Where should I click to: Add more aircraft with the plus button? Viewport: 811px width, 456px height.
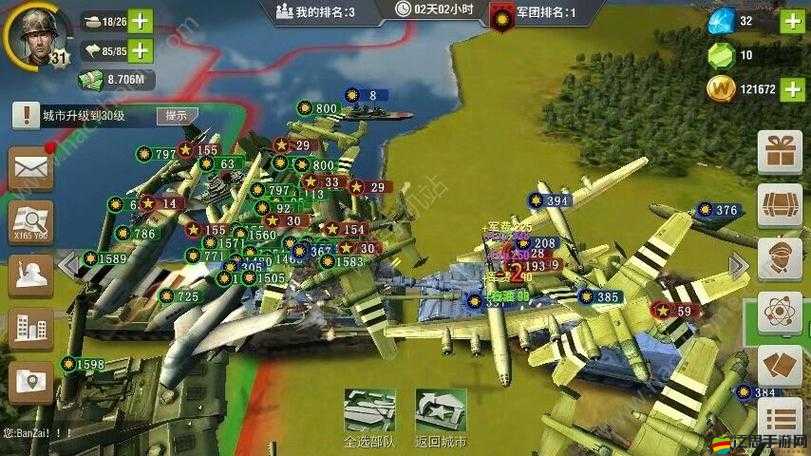point(141,49)
